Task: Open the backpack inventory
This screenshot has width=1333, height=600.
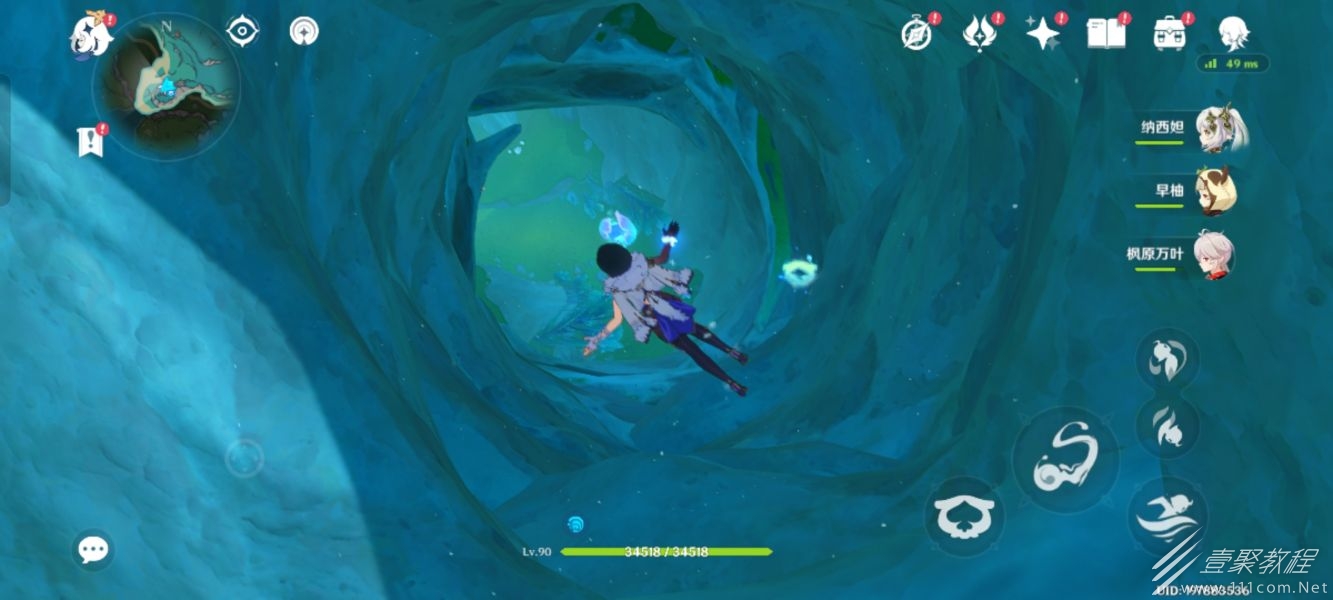Action: [1169, 33]
